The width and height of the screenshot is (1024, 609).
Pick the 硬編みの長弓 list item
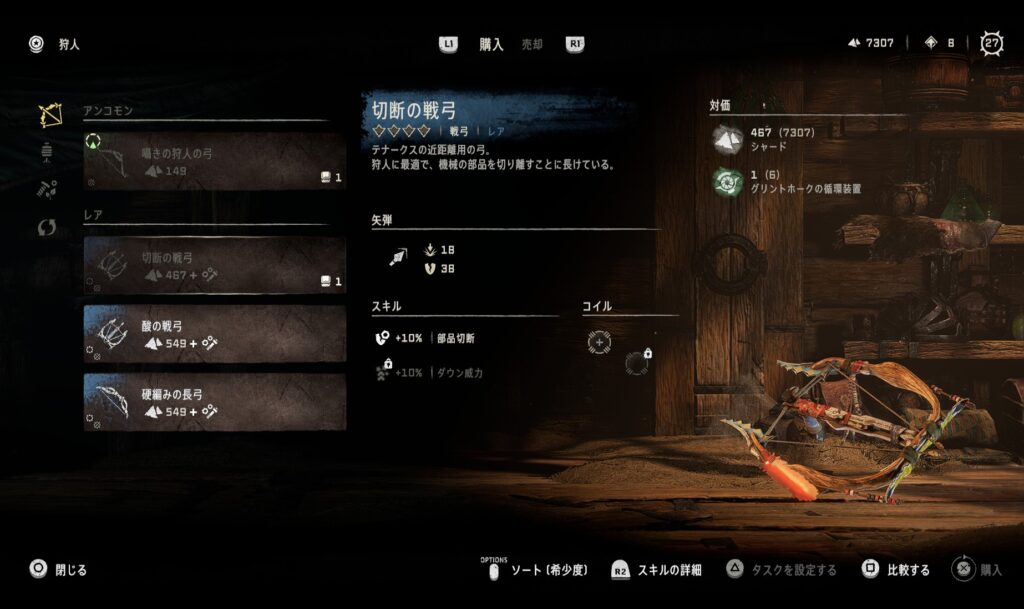[x=214, y=402]
